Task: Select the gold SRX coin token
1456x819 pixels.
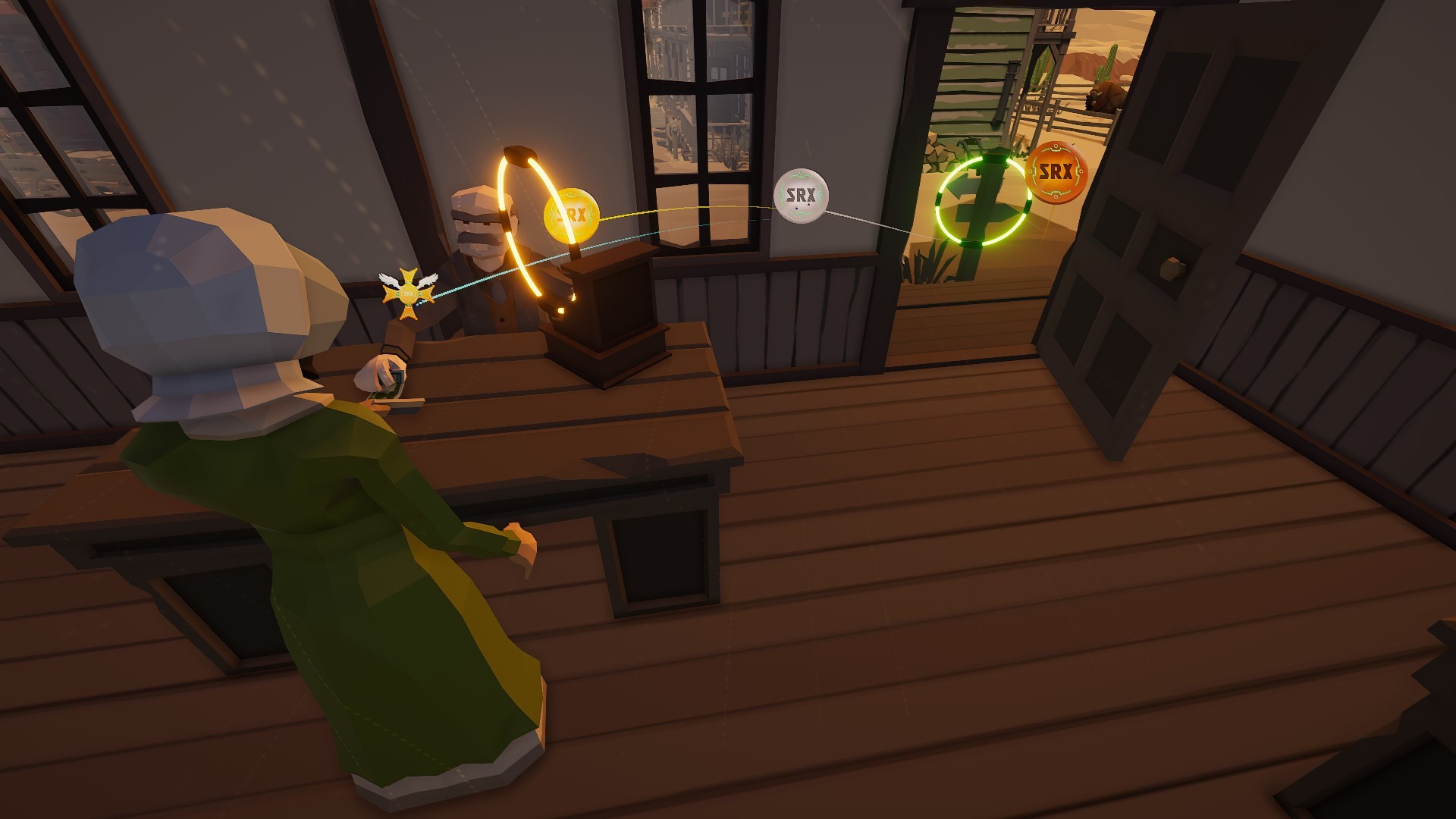Action: pyautogui.click(x=570, y=215)
